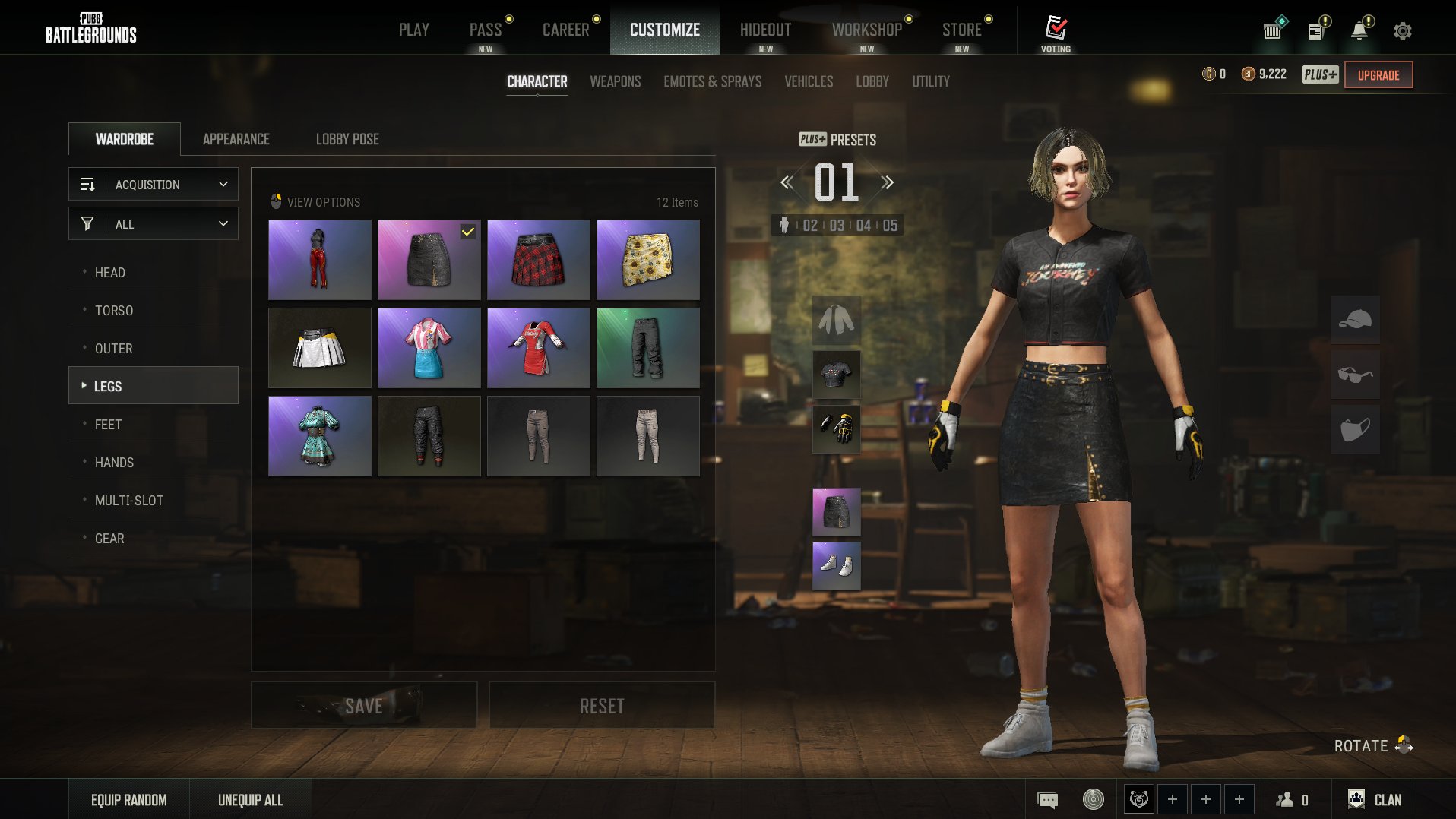Save the current outfit
Screen dimensions: 1456x819
(x=364, y=706)
